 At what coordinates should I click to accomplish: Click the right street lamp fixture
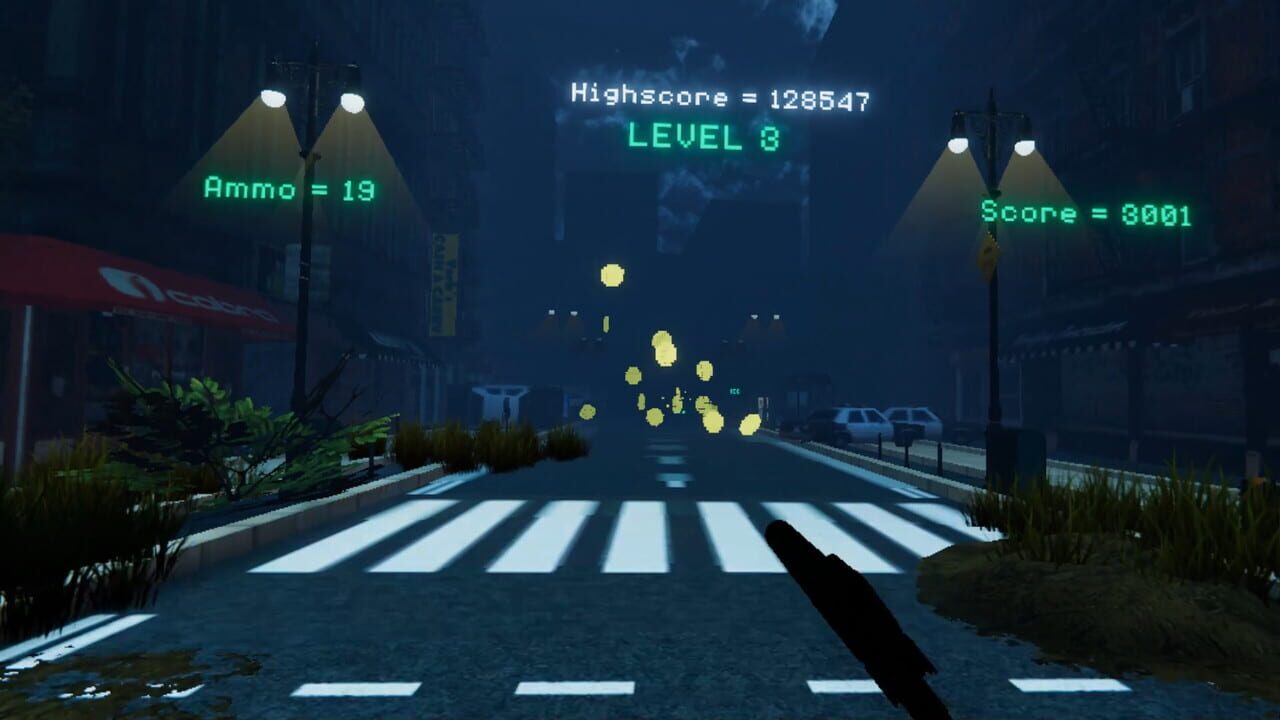990,140
